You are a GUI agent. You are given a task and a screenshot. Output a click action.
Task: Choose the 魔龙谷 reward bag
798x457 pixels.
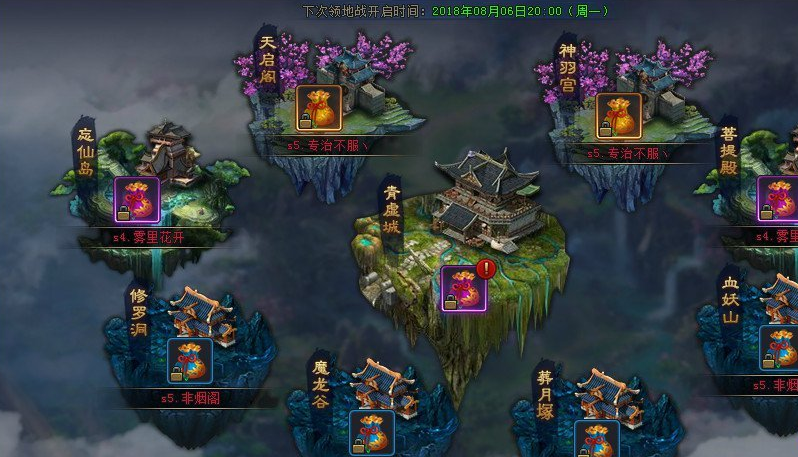pos(371,433)
